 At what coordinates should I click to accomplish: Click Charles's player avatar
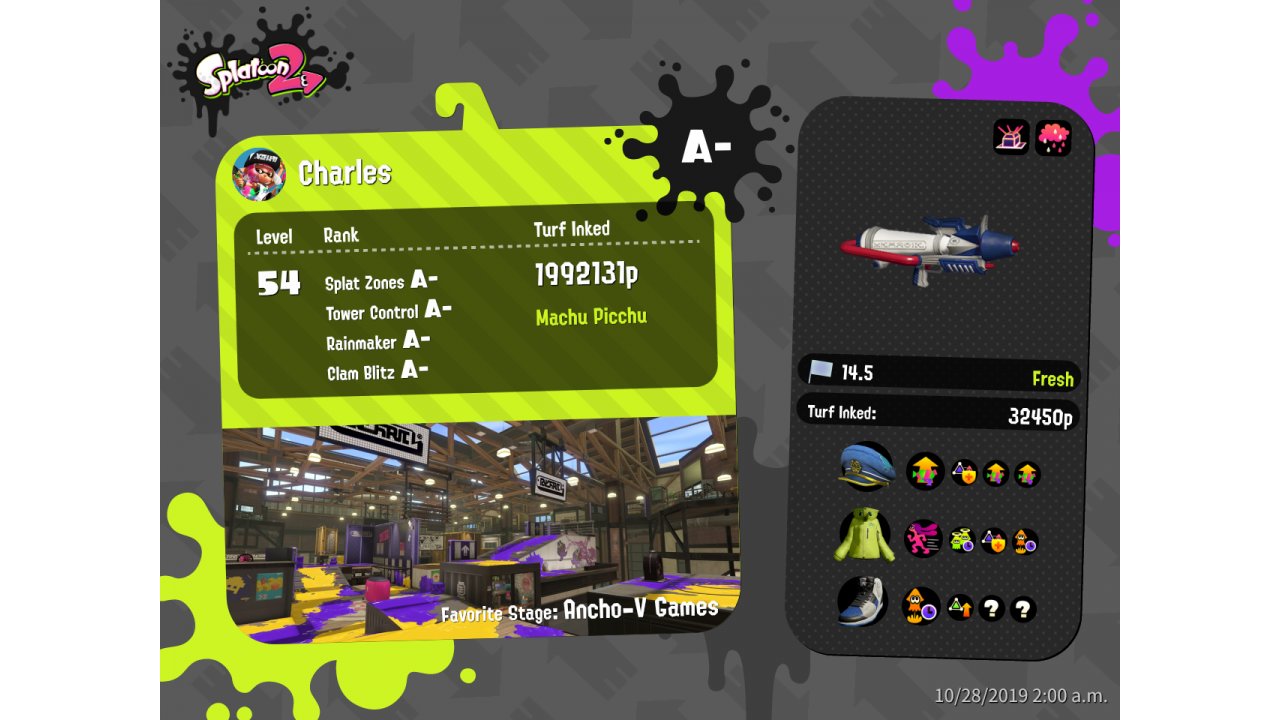click(259, 174)
